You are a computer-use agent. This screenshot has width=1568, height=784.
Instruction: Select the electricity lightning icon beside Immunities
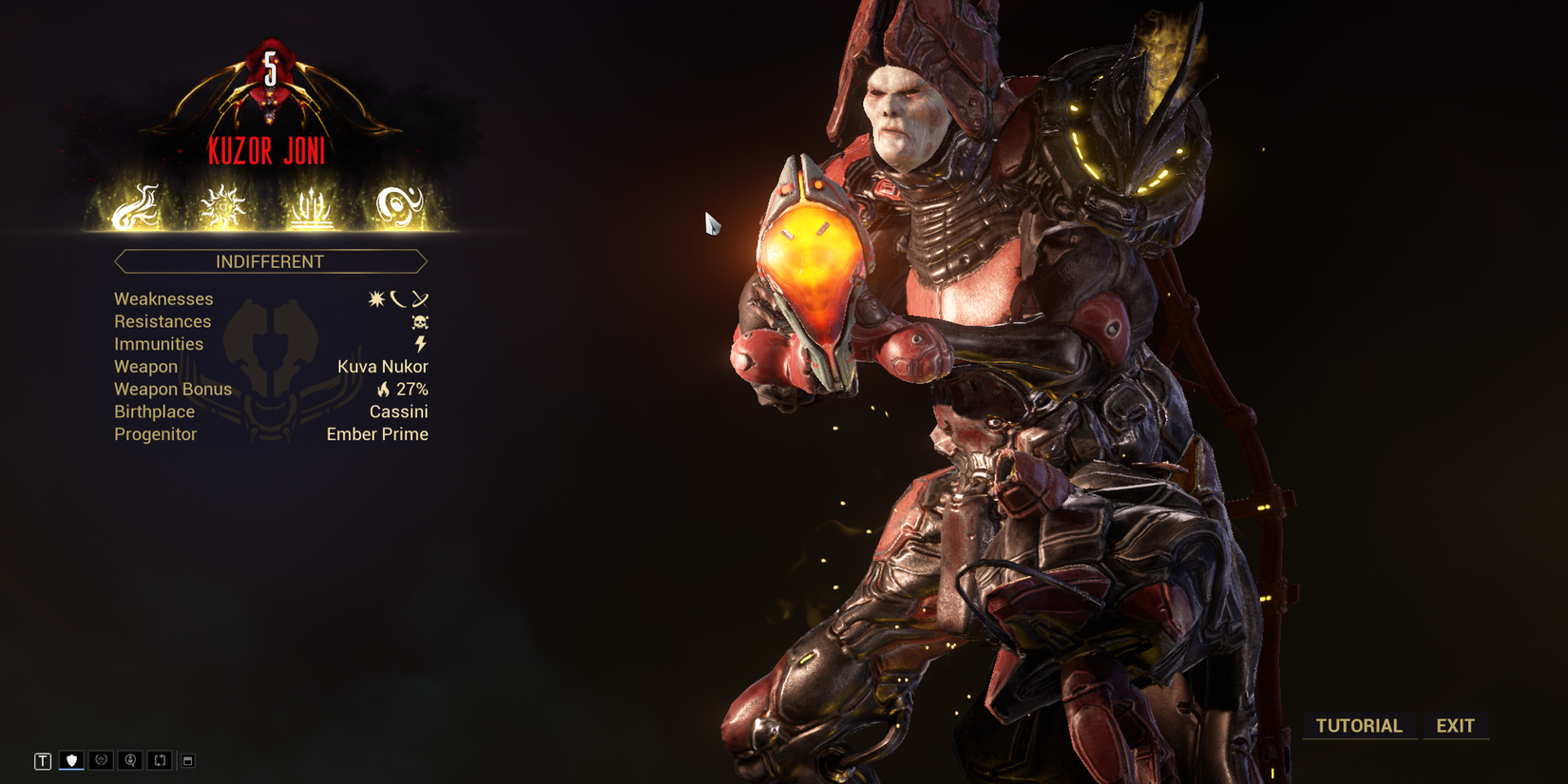420,343
